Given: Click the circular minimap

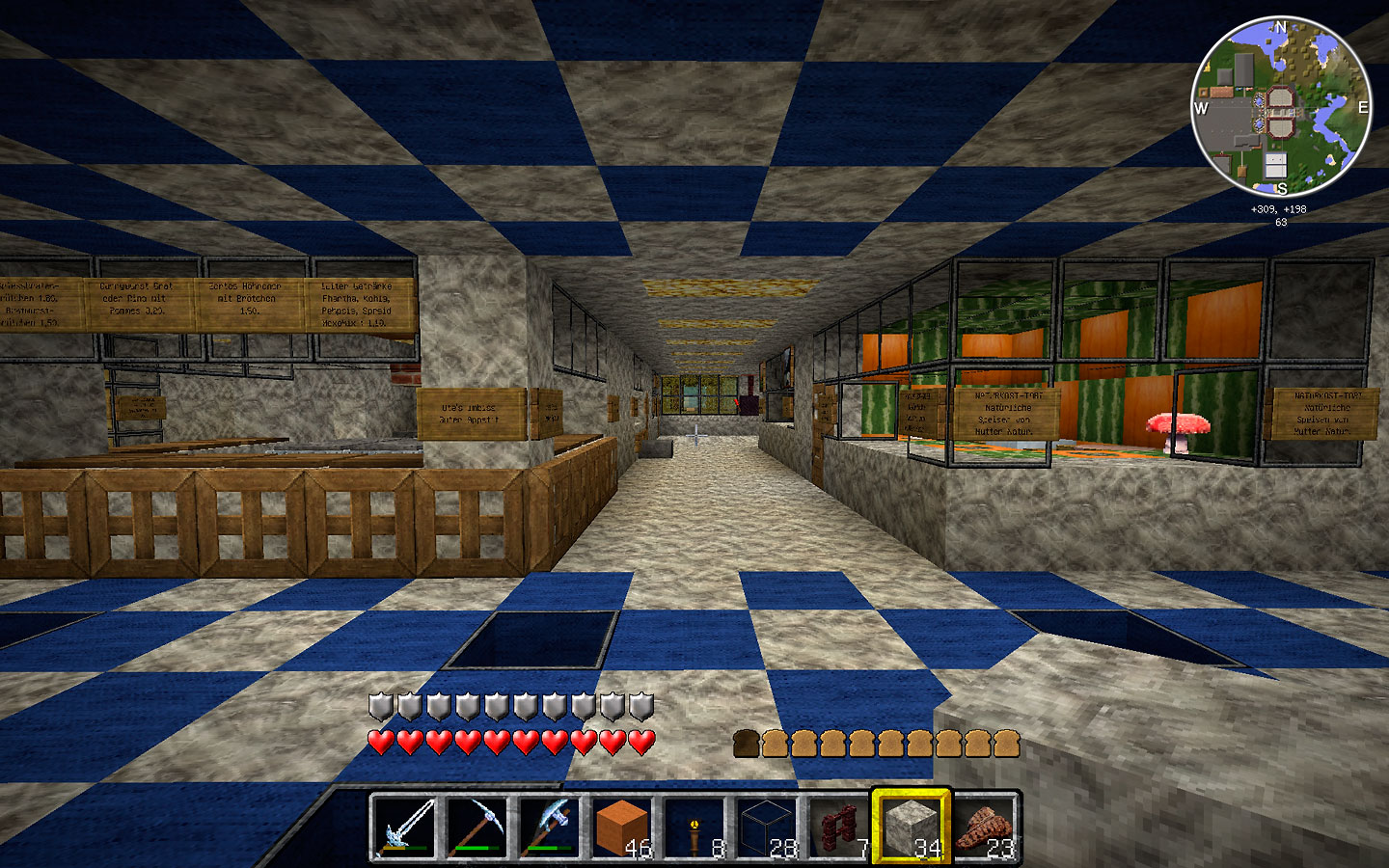Looking at the screenshot, I should [x=1281, y=108].
